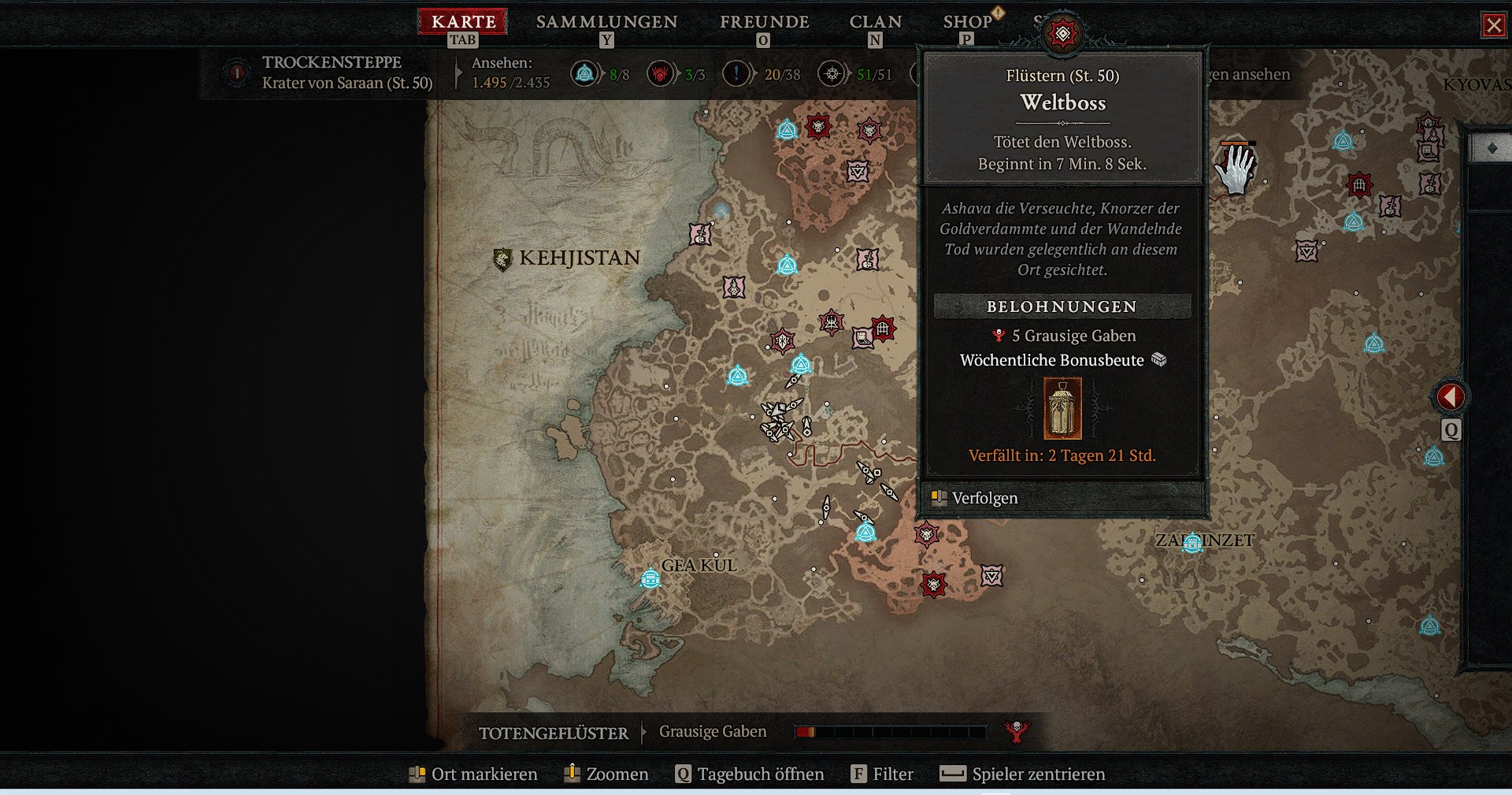Image resolution: width=1512 pixels, height=795 pixels.
Task: Click the side quests icon showing 20/38
Action: tap(736, 74)
